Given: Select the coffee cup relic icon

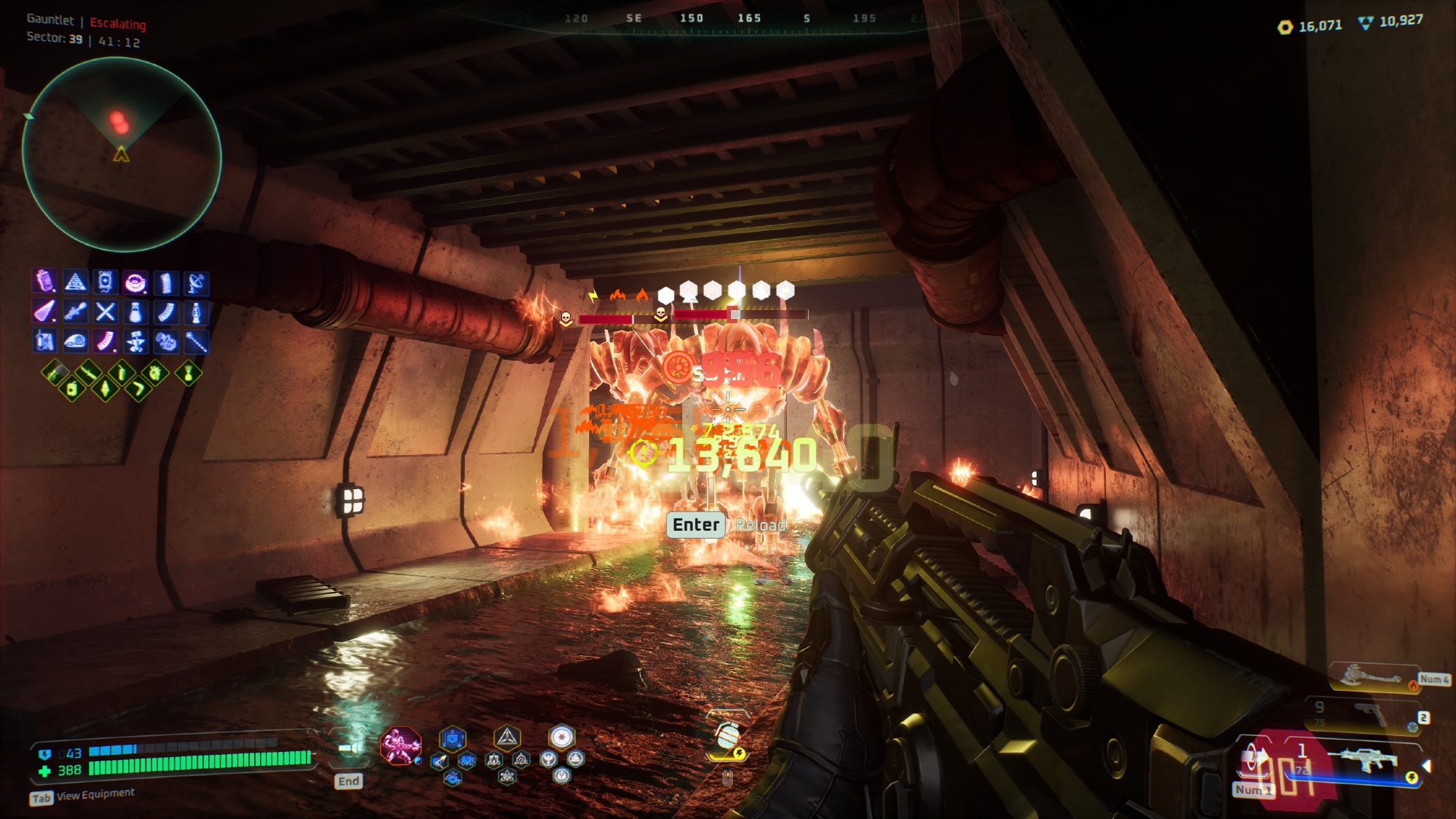Looking at the screenshot, I should coord(135,282).
